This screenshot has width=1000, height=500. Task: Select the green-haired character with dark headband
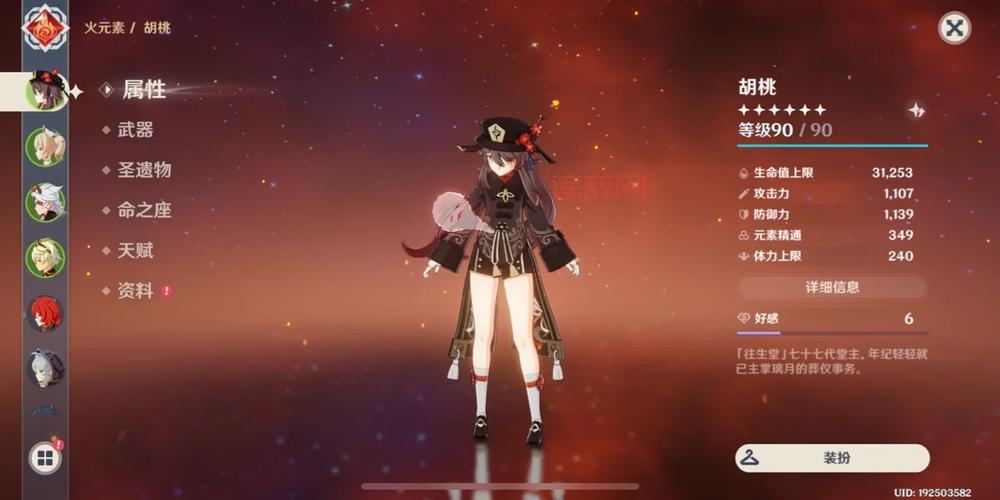point(45,258)
